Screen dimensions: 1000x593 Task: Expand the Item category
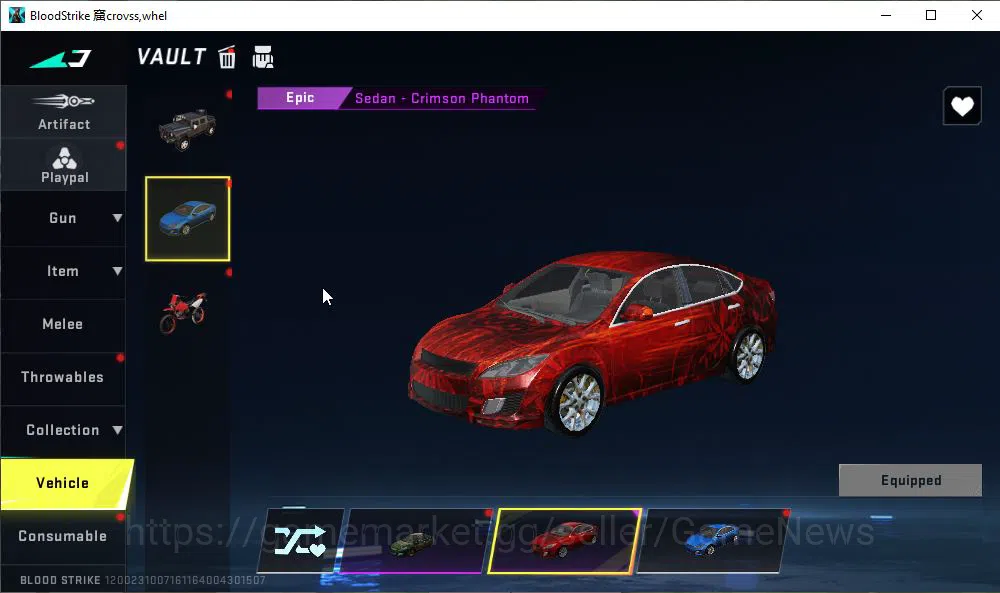point(63,271)
